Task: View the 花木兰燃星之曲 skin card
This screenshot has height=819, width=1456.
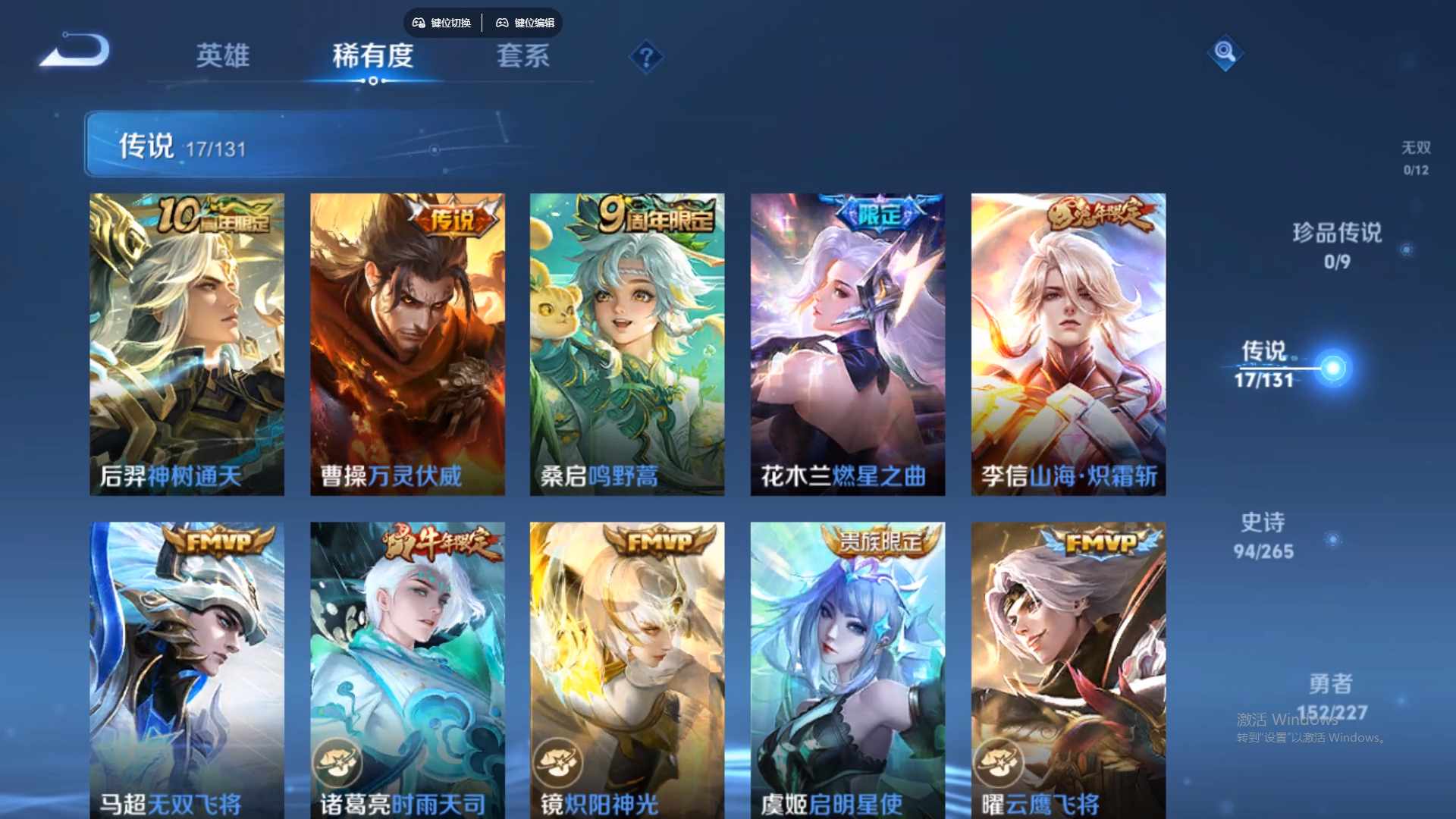Action: (848, 341)
